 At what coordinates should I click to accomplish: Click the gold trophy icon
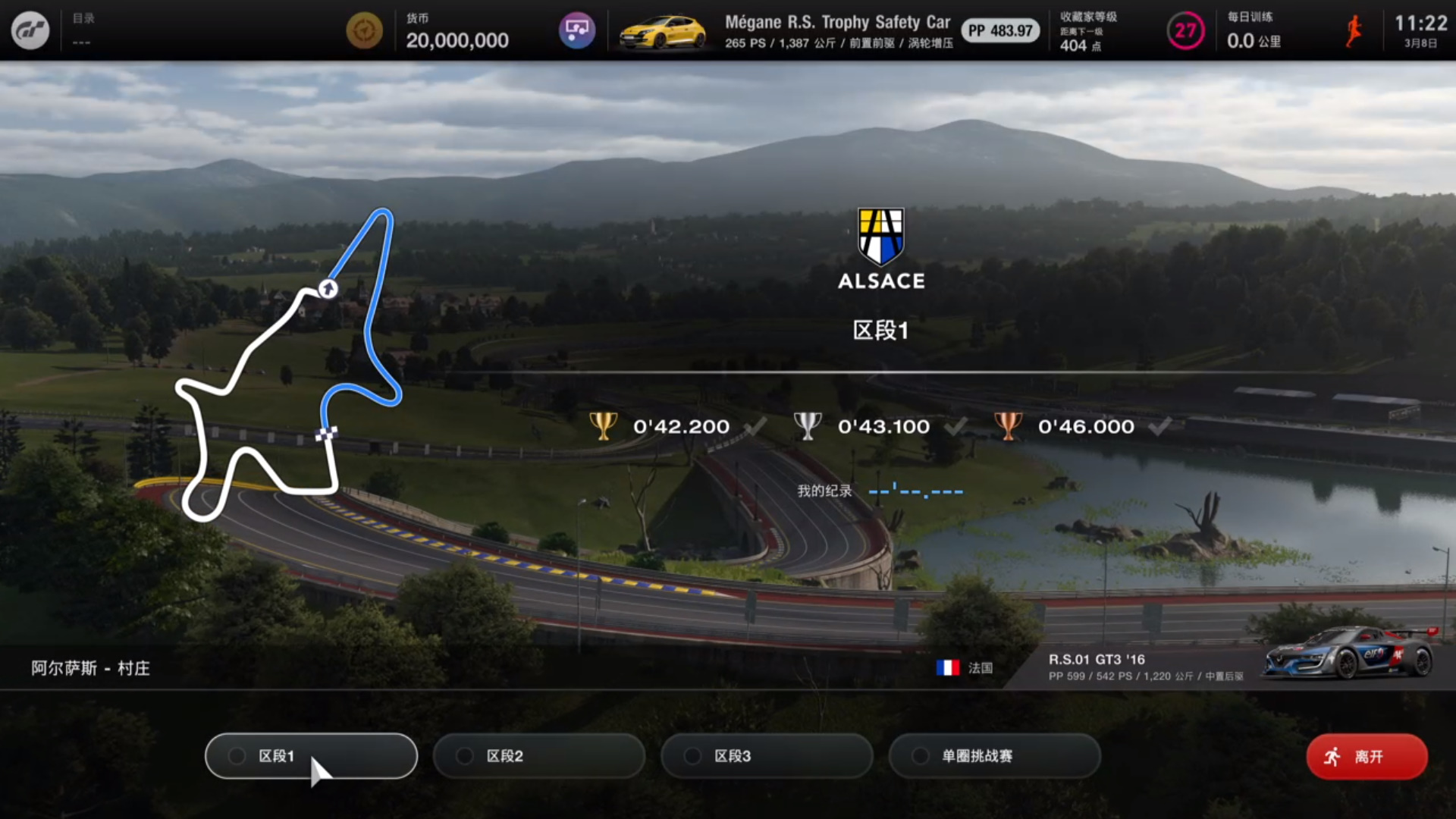click(603, 425)
